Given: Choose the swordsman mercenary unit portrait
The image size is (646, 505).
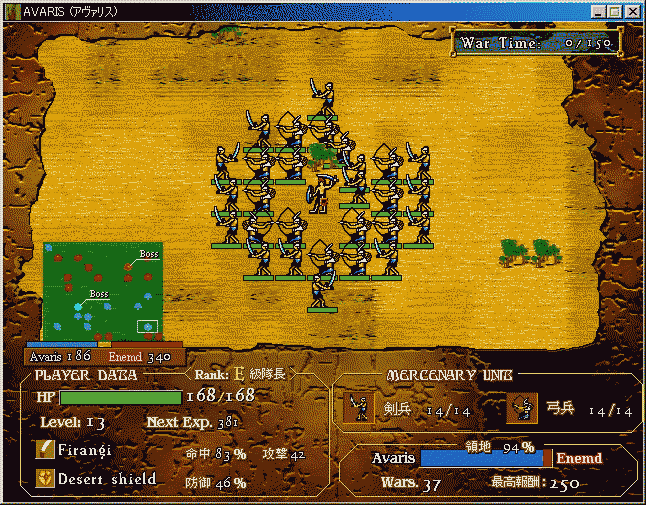Looking at the screenshot, I should point(359,407).
